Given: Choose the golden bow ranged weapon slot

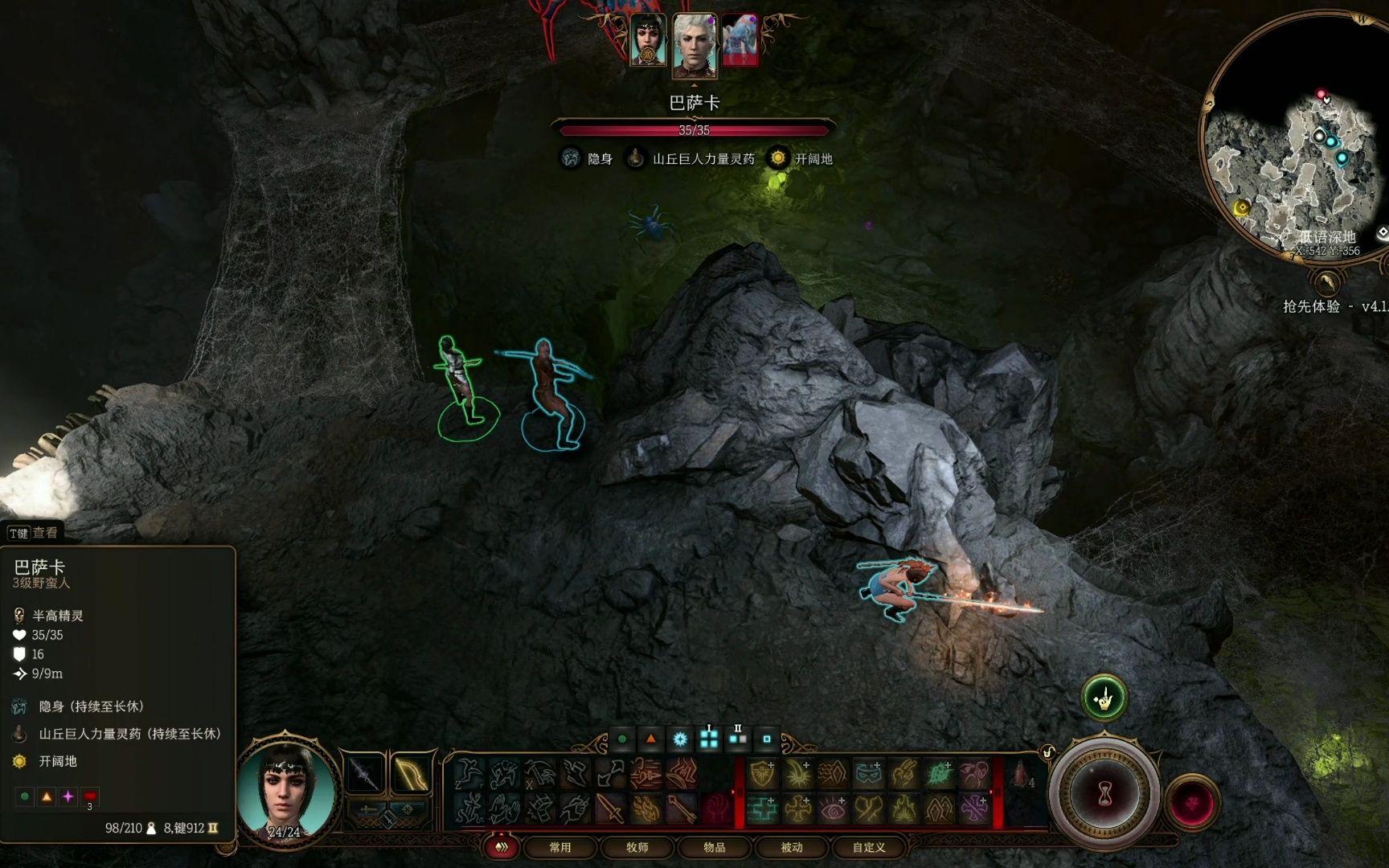Looking at the screenshot, I should pos(411,775).
